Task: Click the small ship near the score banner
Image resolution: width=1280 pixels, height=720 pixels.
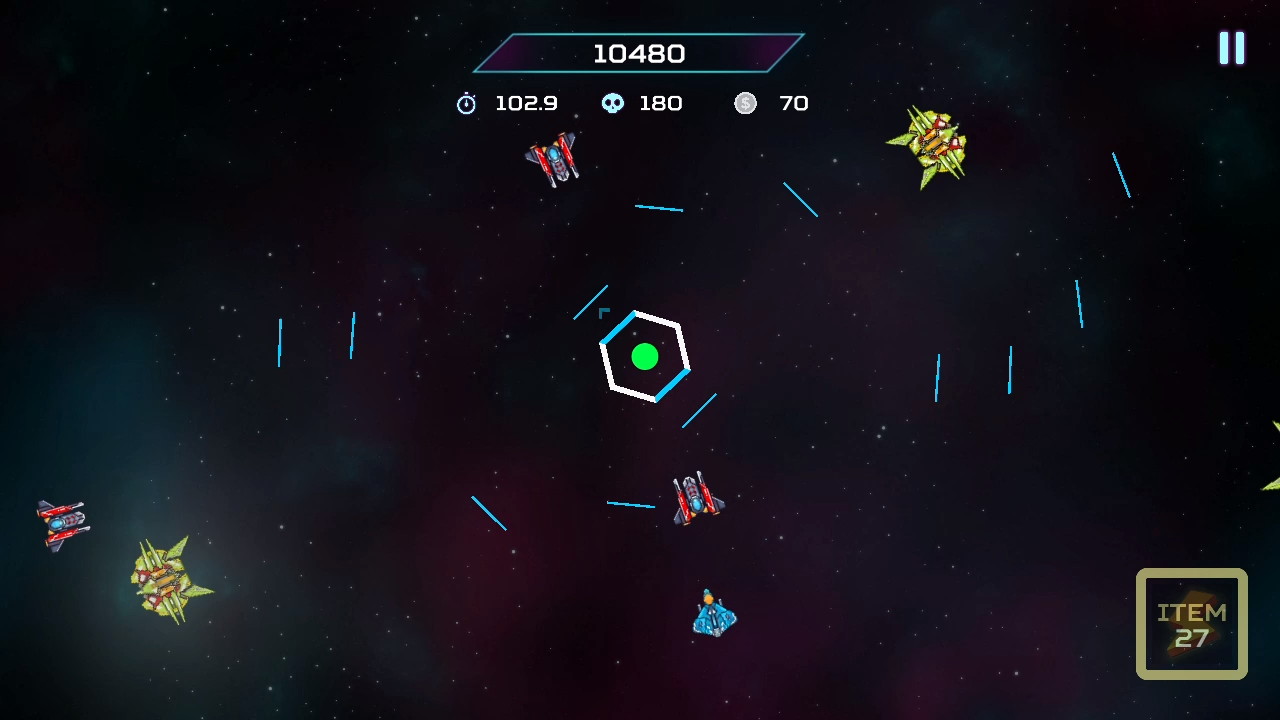Action: 553,158
